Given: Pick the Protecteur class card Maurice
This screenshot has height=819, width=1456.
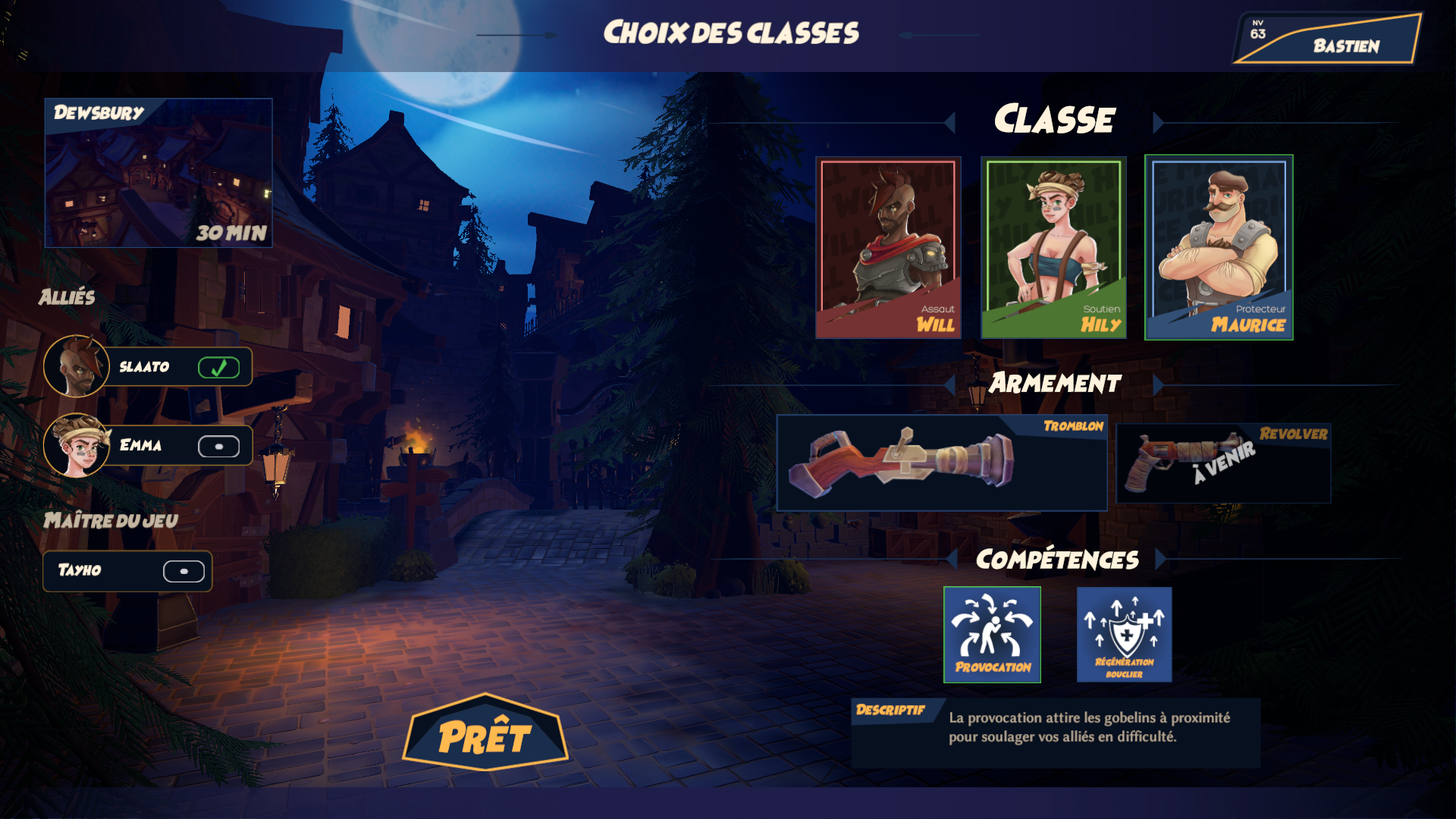Looking at the screenshot, I should (x=1219, y=247).
